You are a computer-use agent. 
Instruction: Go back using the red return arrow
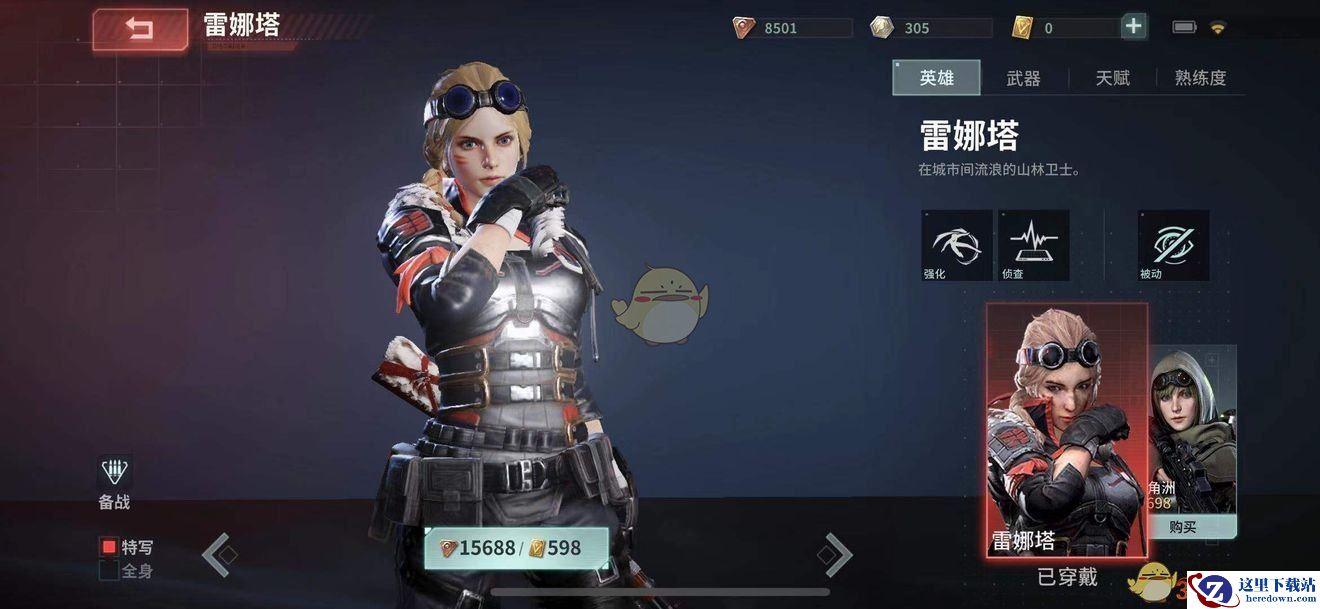coord(140,29)
